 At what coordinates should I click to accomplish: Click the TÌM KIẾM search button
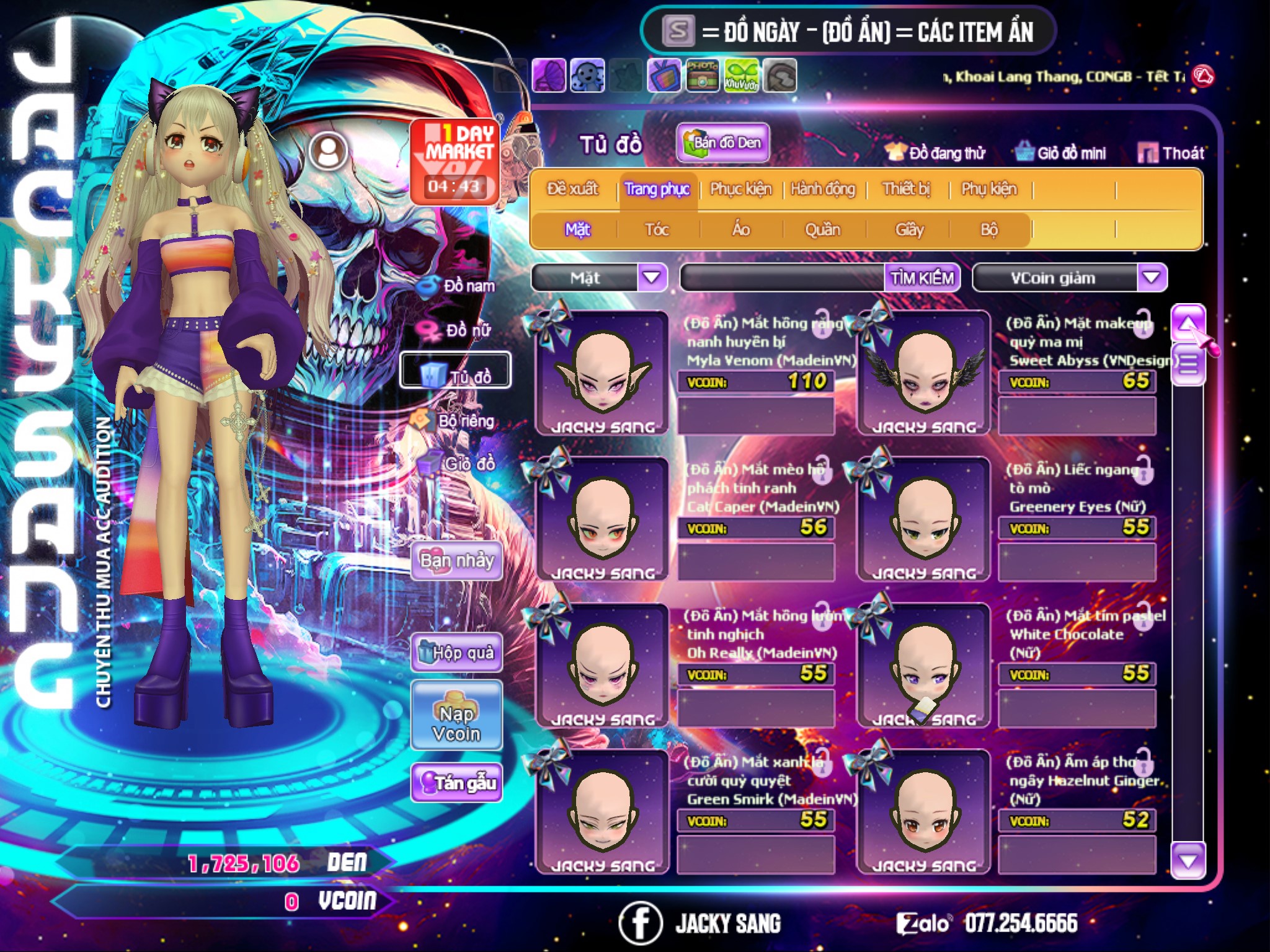(922, 278)
